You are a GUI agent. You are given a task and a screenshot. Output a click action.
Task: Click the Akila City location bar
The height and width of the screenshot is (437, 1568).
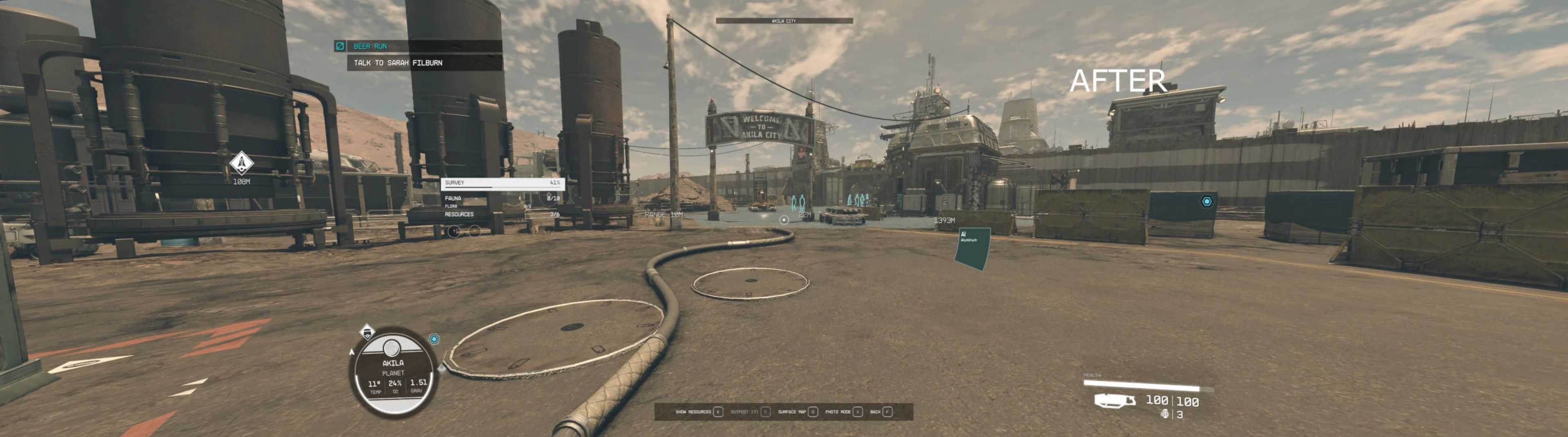(x=784, y=21)
